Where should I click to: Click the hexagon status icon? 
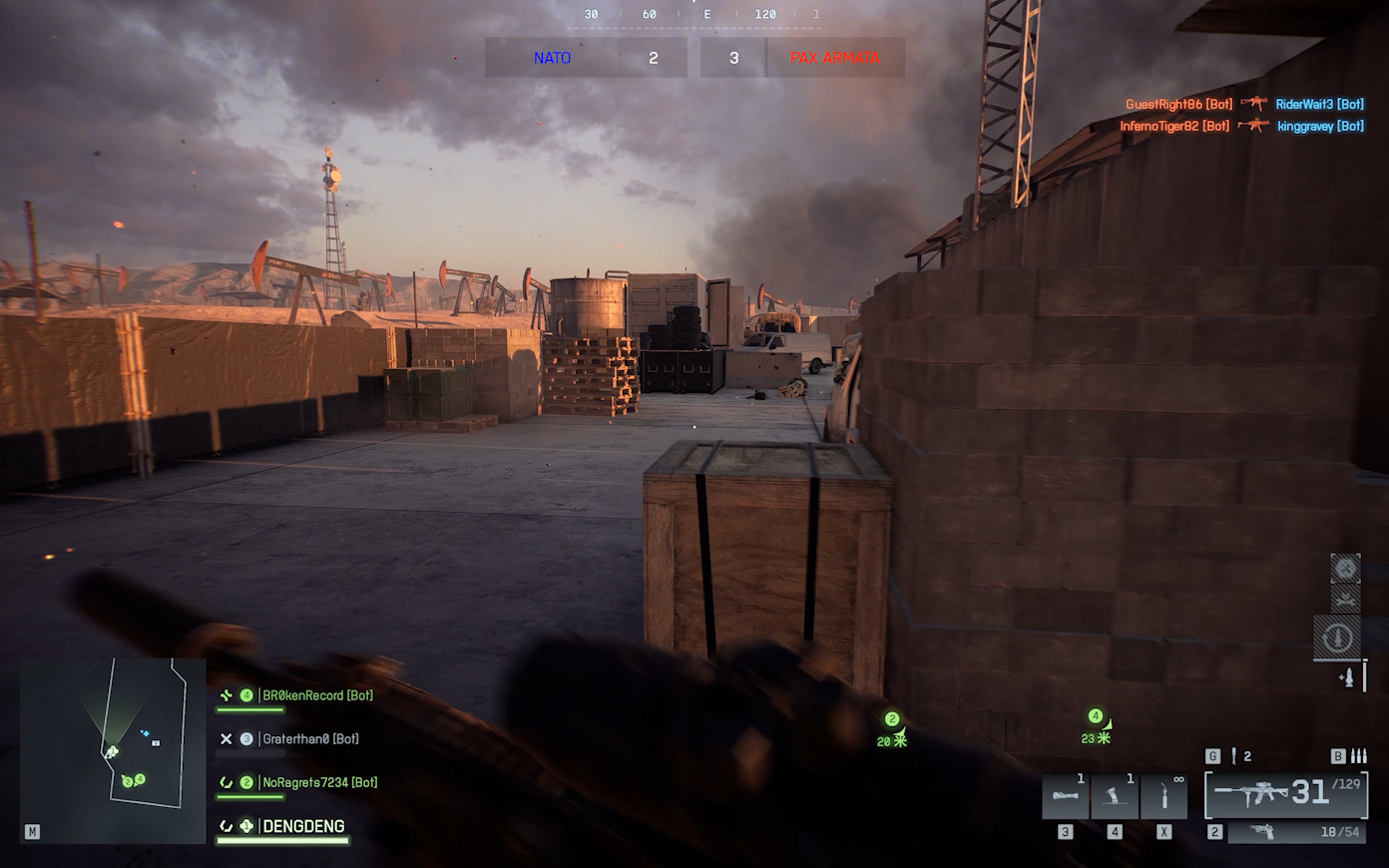(1345, 569)
